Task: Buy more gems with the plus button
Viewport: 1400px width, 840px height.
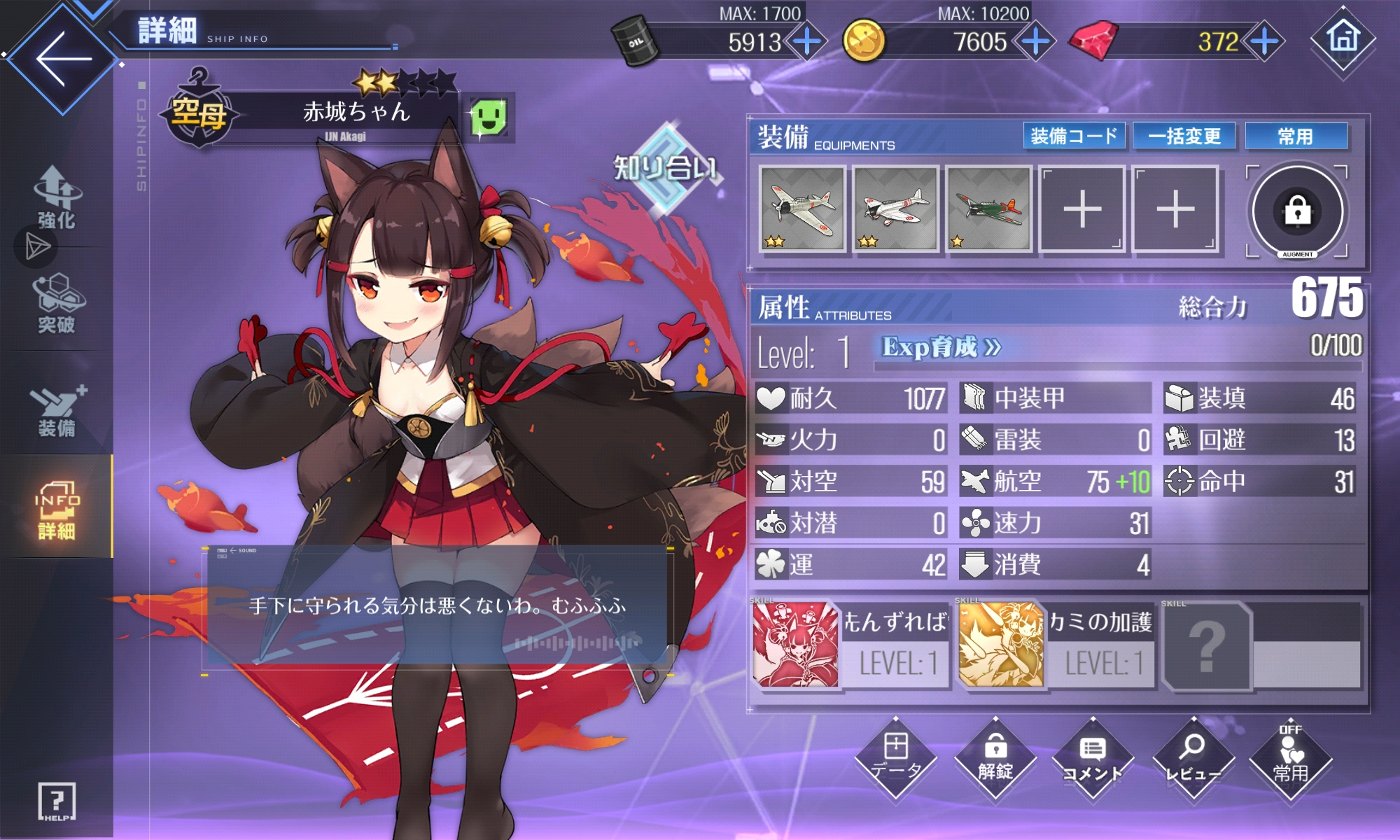Action: click(1264, 42)
